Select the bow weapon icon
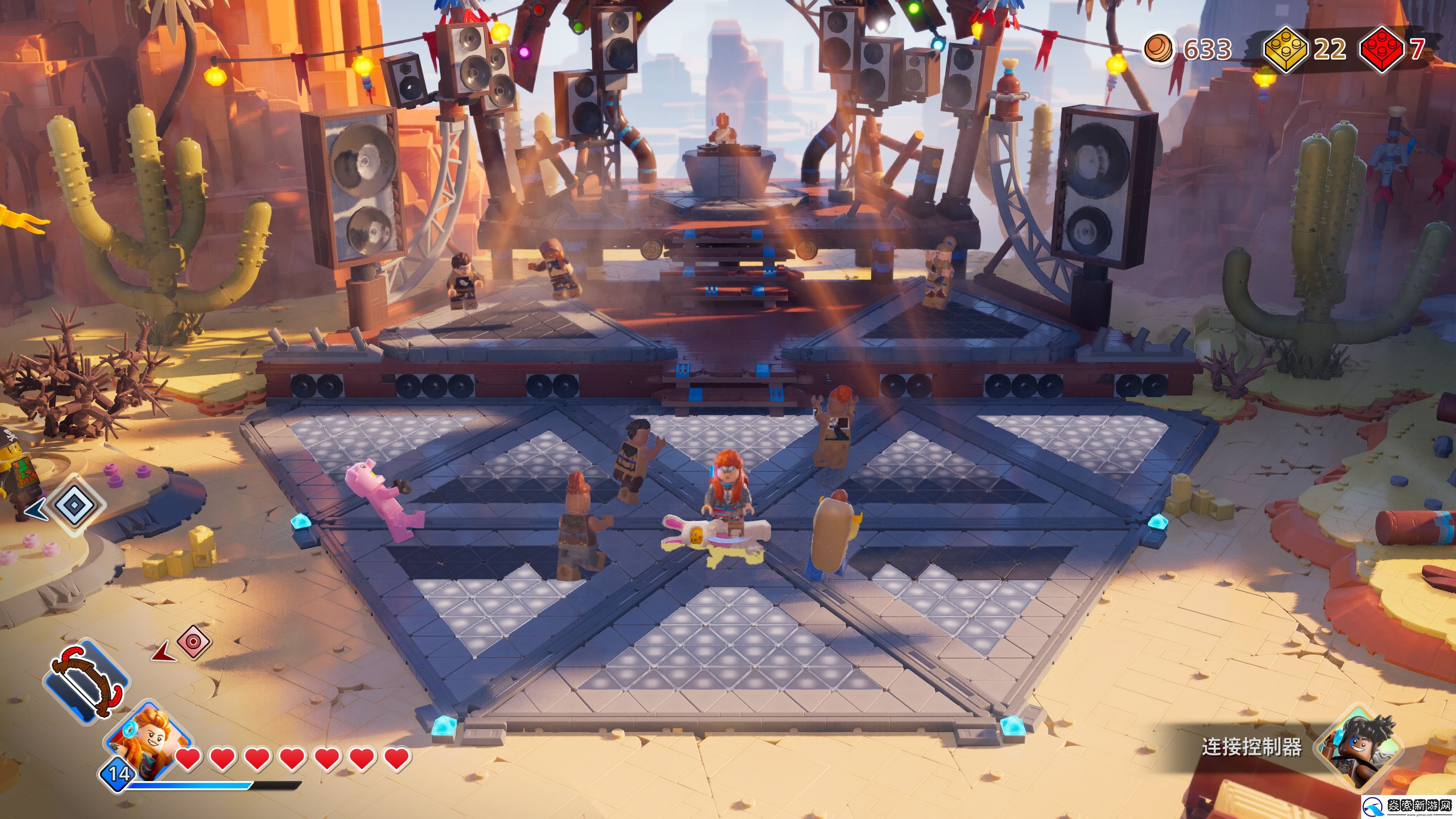The width and height of the screenshot is (1456, 819). tap(86, 682)
